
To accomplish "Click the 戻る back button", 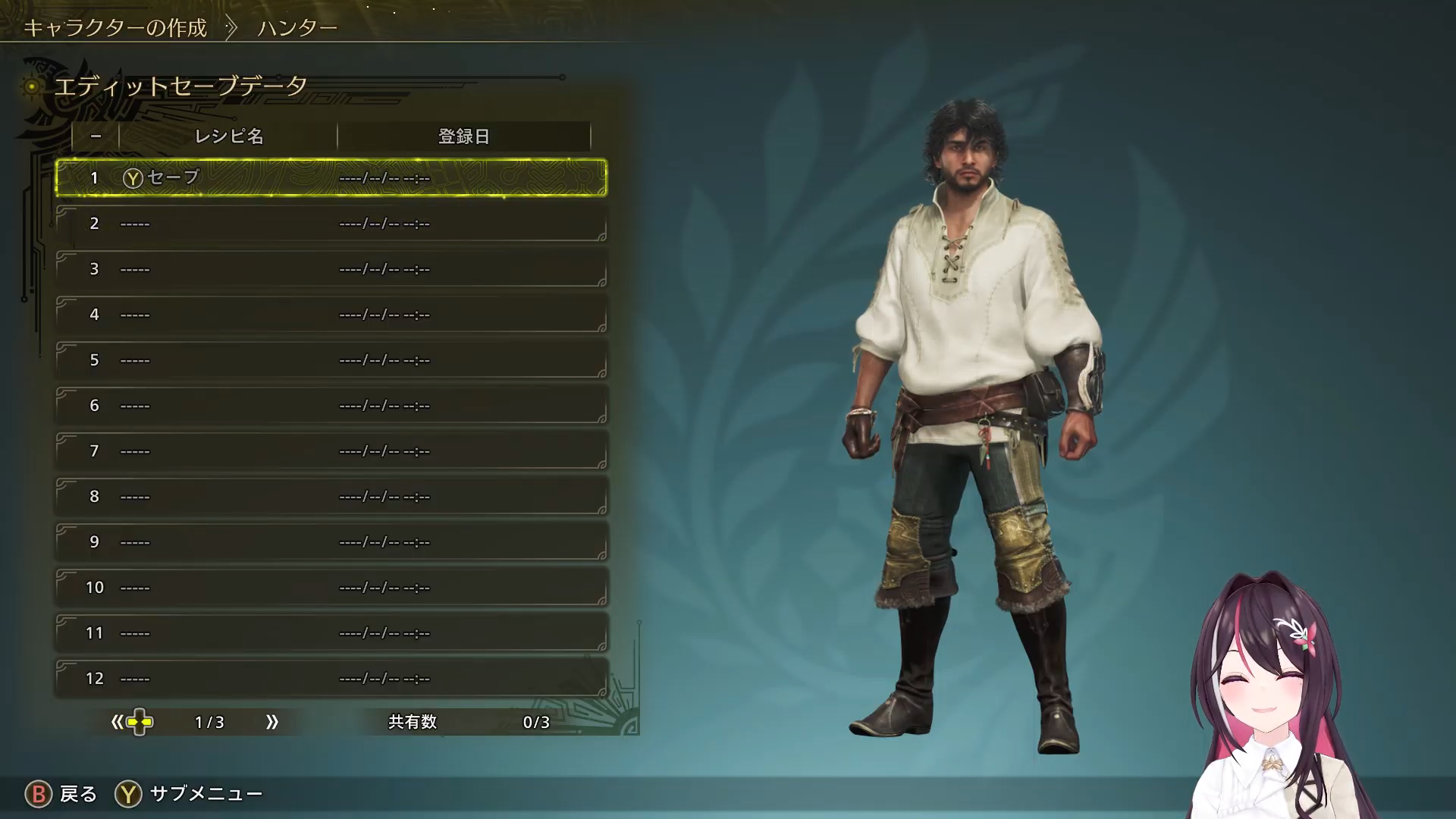I will pos(62,794).
